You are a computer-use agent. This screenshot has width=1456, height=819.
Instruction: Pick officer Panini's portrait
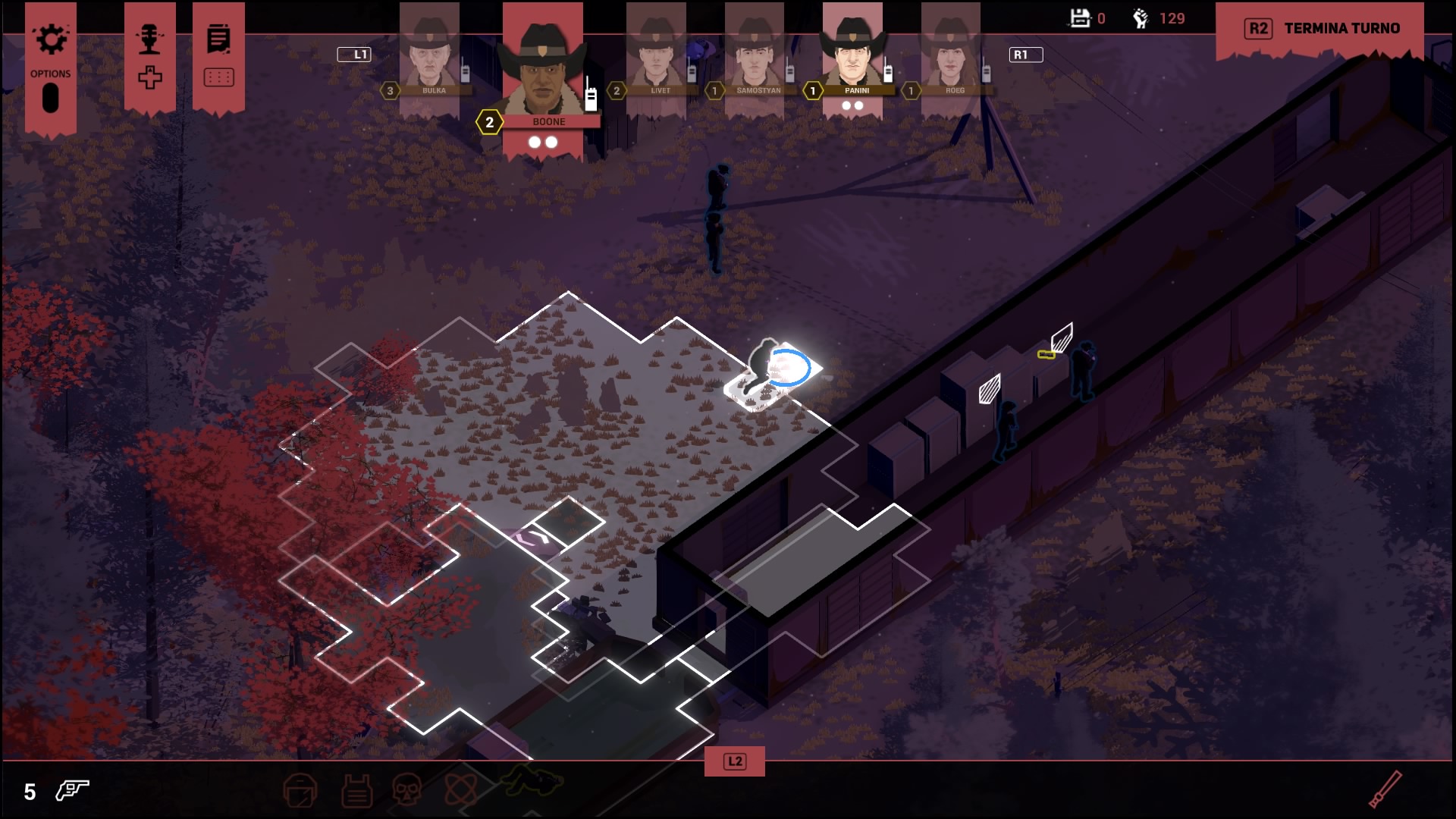tap(852, 55)
